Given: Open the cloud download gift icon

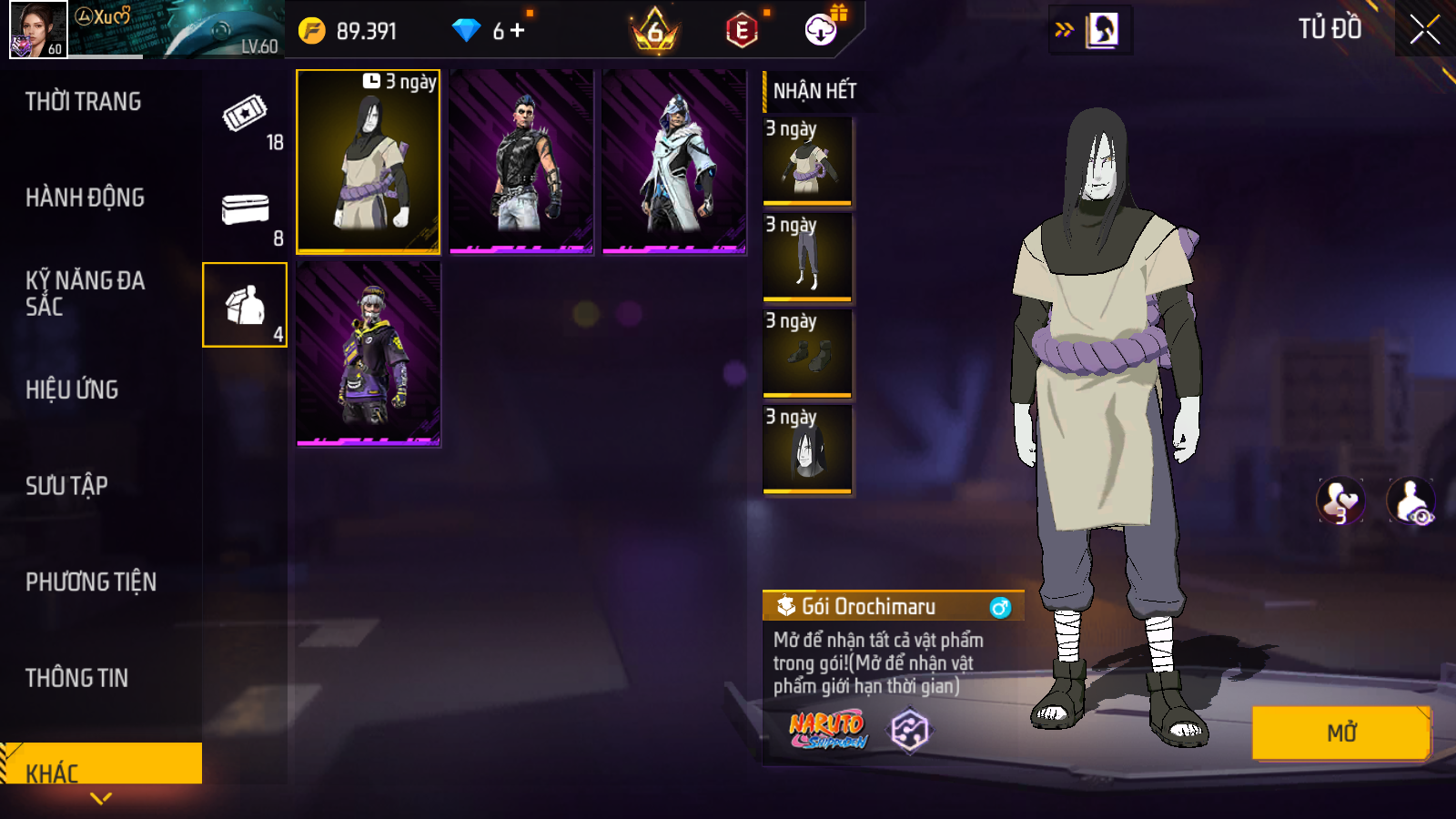Looking at the screenshot, I should coord(821,30).
